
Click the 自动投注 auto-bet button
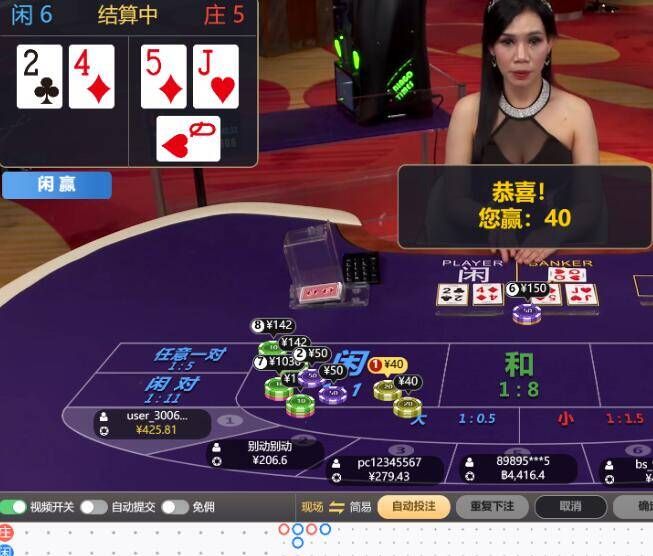tap(413, 506)
